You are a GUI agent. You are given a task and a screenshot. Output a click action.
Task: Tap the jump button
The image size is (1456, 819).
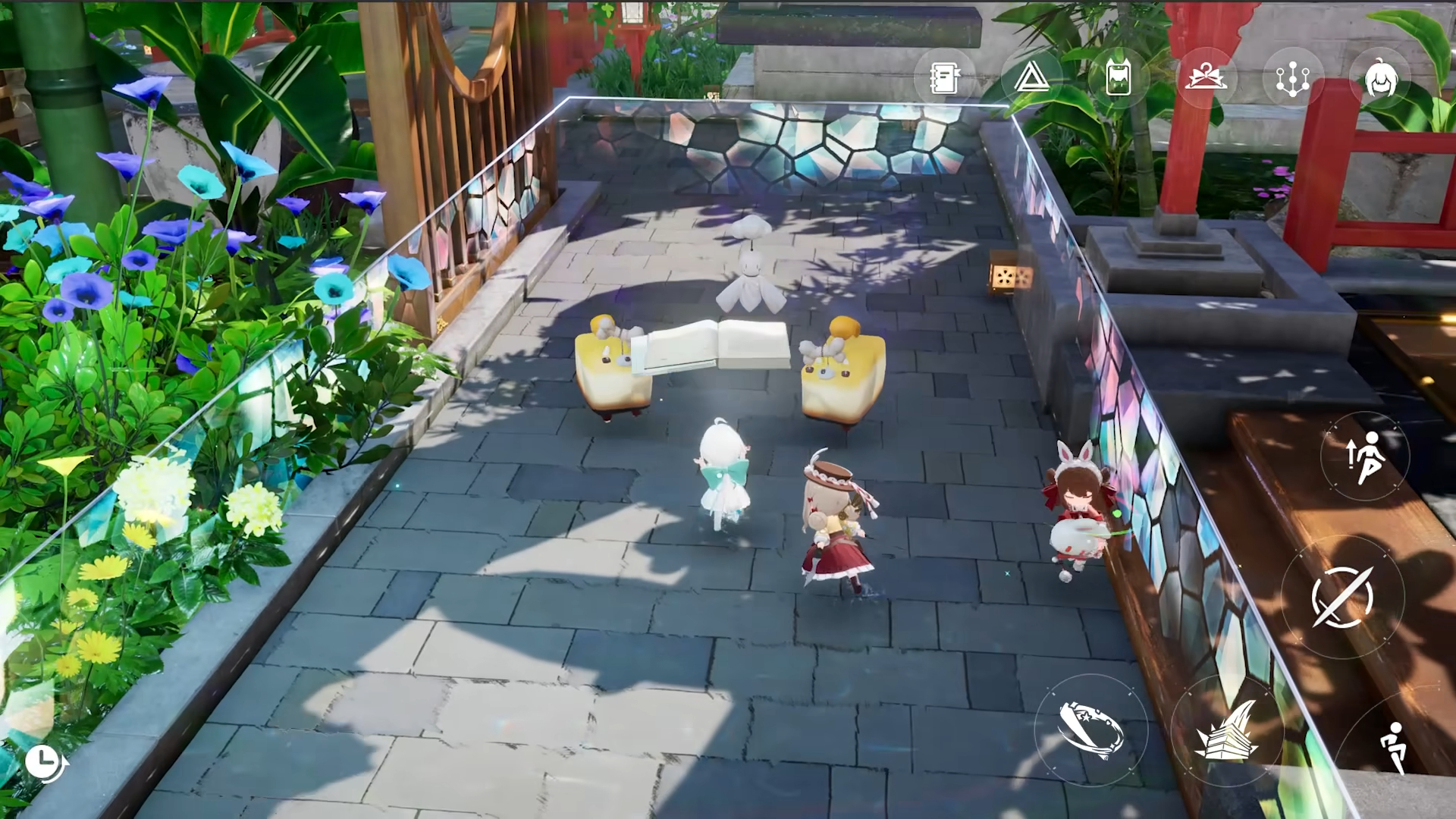(1364, 457)
